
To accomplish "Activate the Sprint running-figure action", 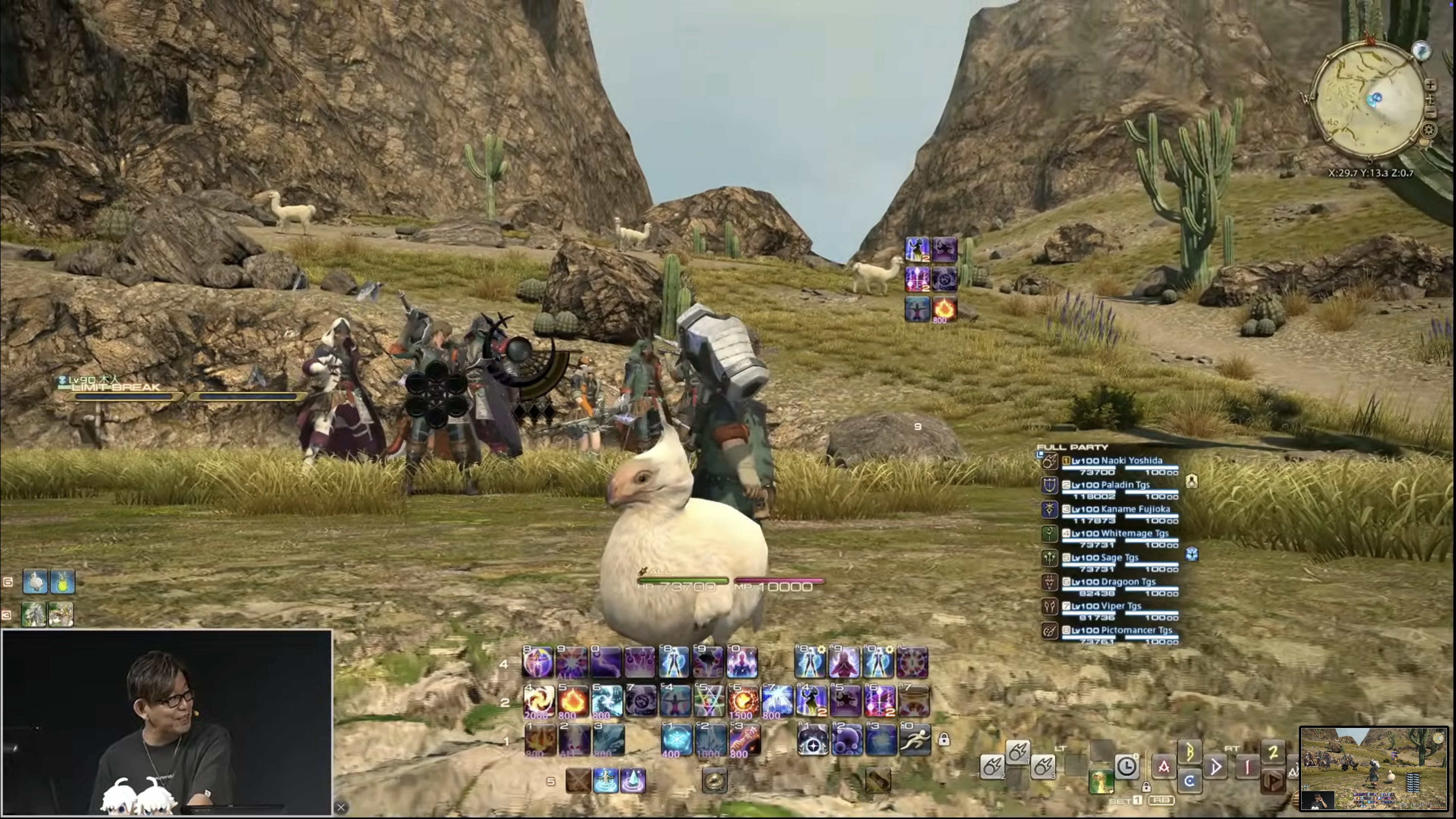I will pos(915,739).
